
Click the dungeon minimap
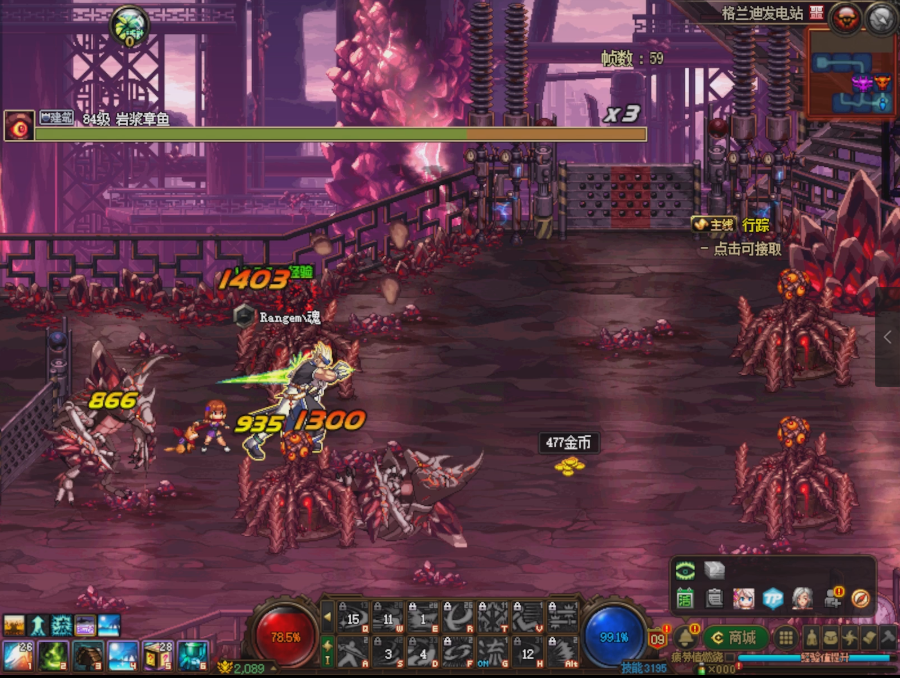850,74
